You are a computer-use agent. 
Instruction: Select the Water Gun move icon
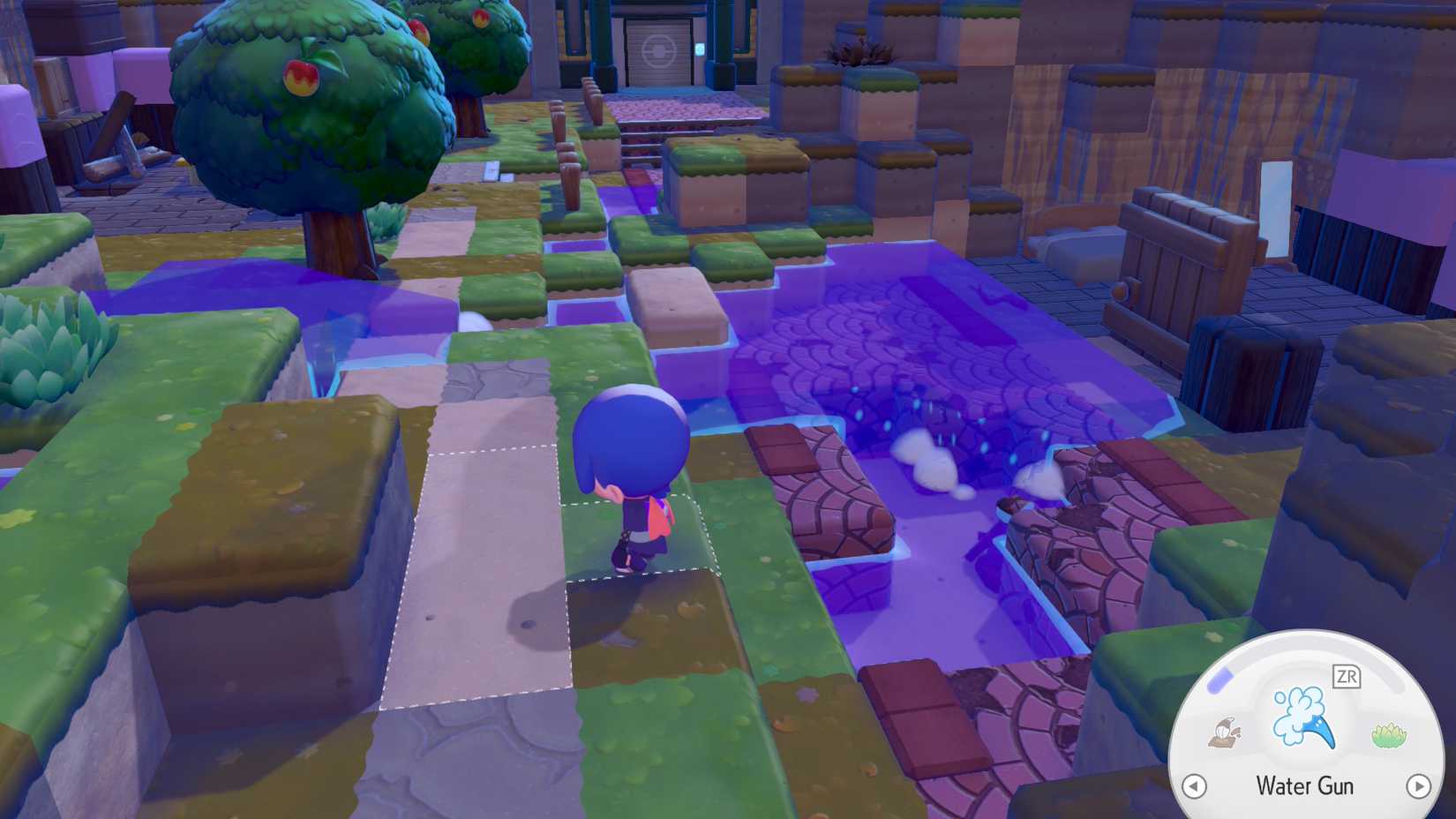click(1302, 718)
